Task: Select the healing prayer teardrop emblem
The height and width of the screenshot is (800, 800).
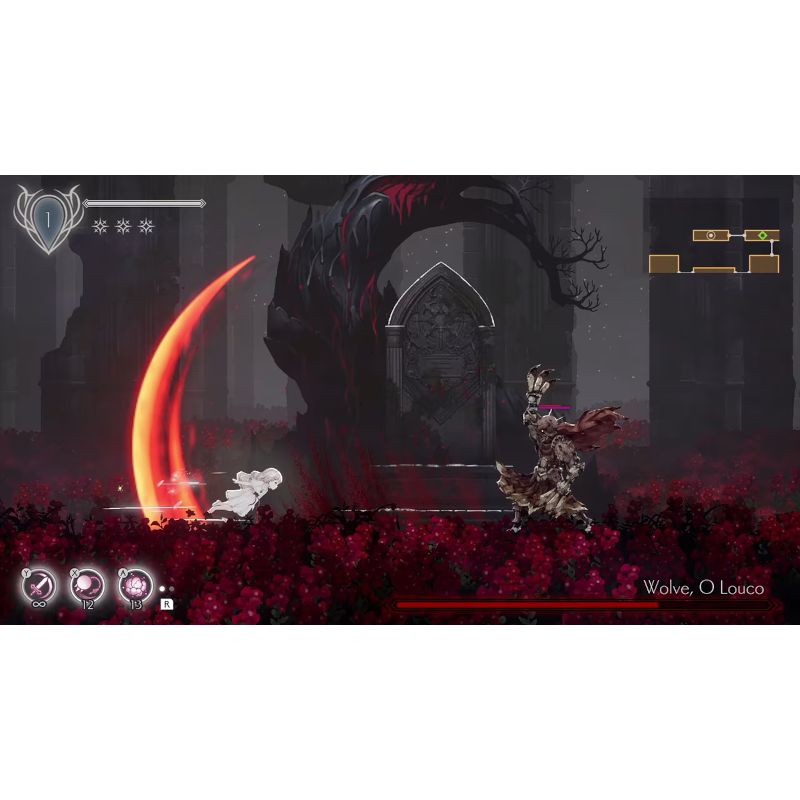Action: pos(46,217)
